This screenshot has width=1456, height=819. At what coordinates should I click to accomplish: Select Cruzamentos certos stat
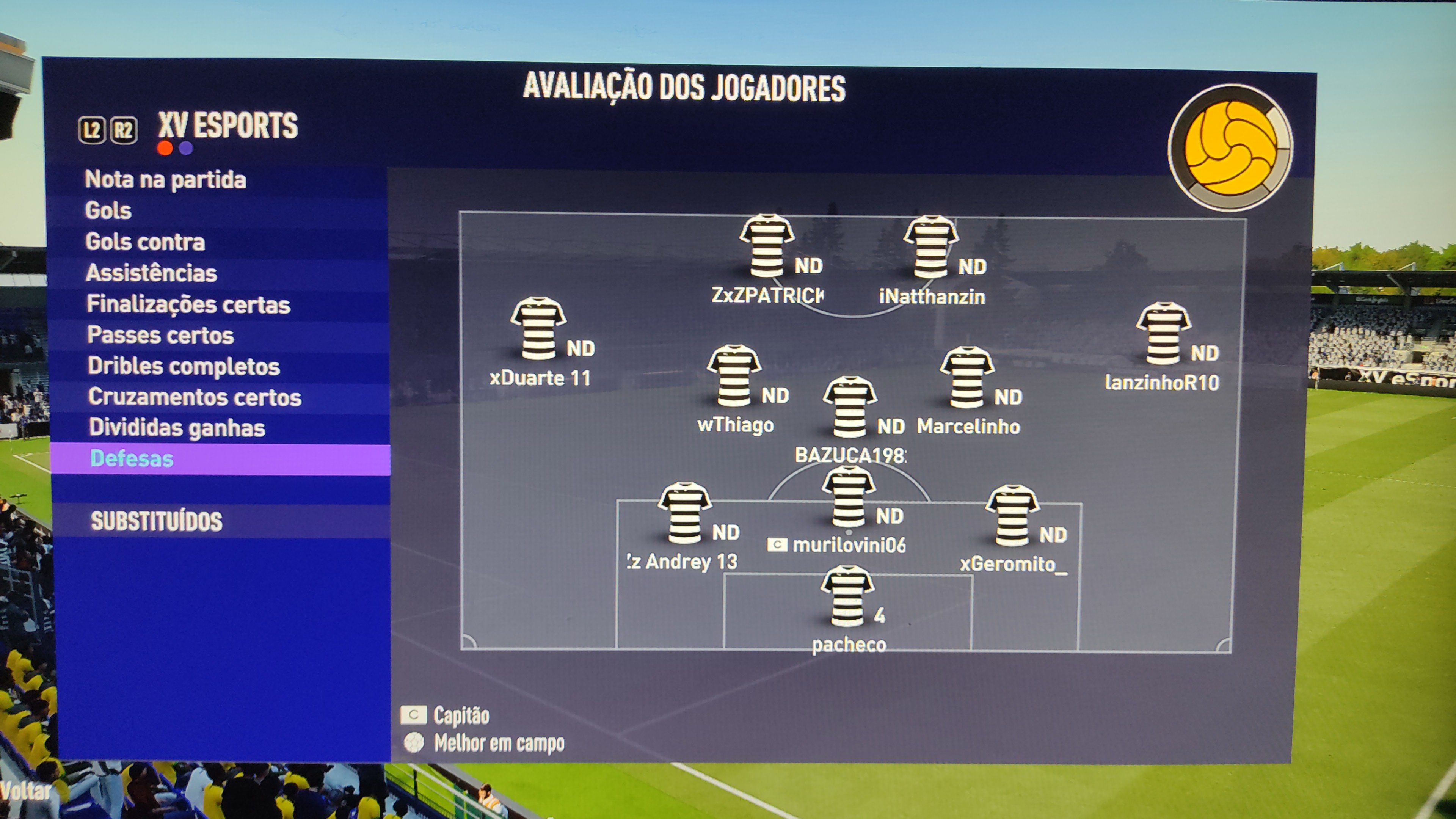click(x=195, y=397)
